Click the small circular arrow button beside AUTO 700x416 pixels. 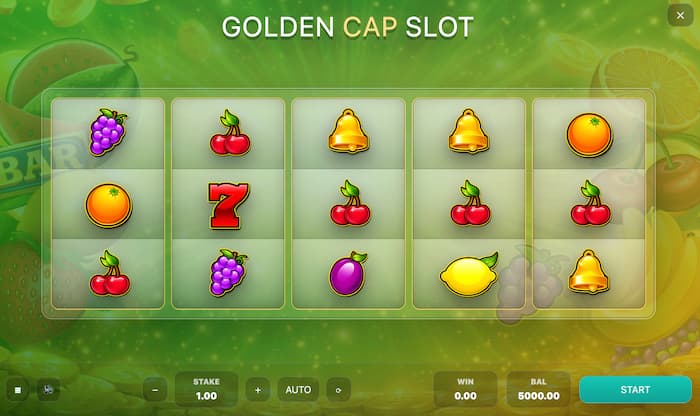[338, 389]
